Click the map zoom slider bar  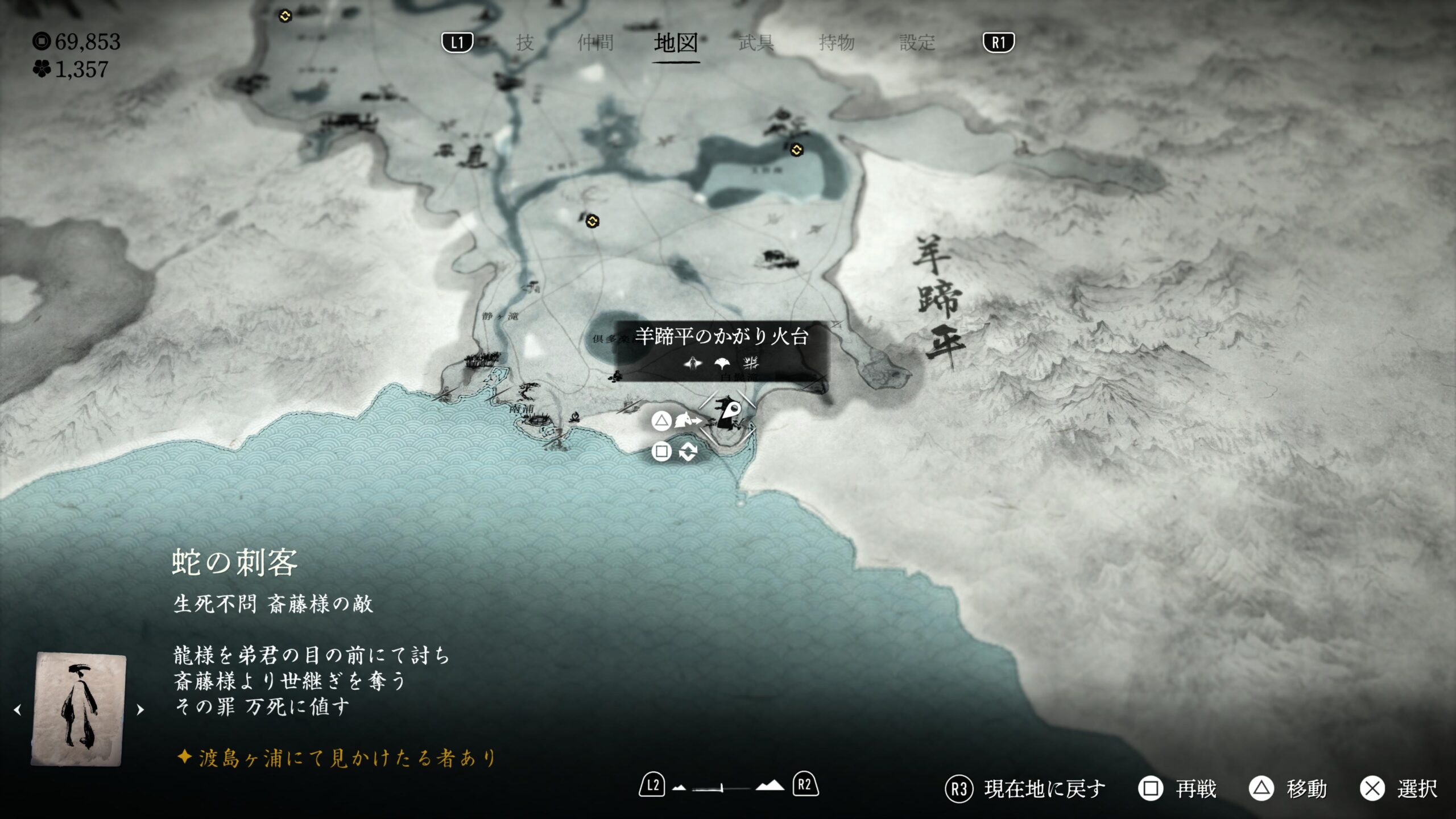click(x=719, y=788)
